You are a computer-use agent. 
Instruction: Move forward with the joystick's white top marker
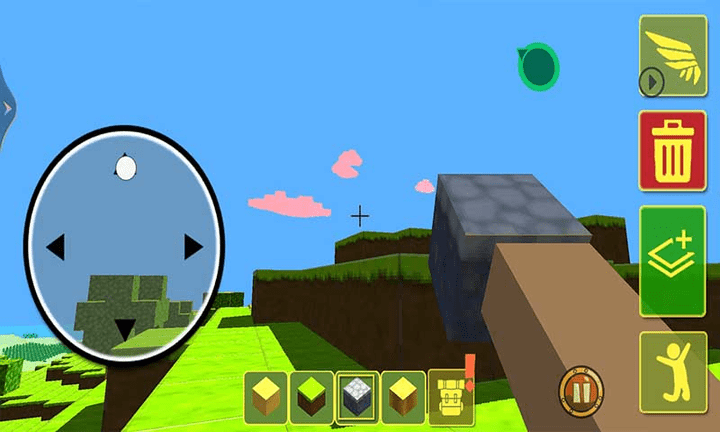[x=125, y=168]
